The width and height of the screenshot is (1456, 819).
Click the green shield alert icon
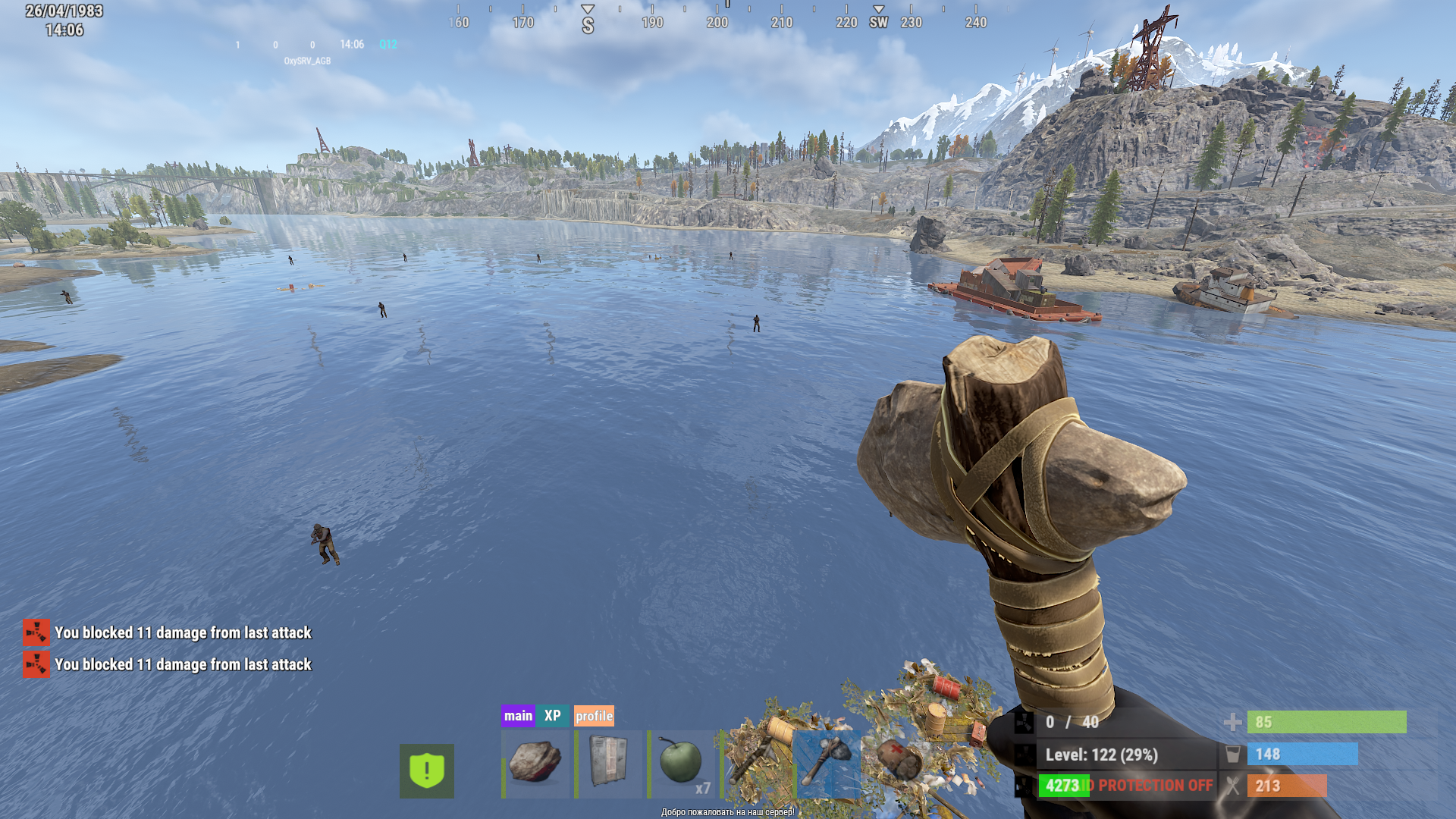point(427,770)
